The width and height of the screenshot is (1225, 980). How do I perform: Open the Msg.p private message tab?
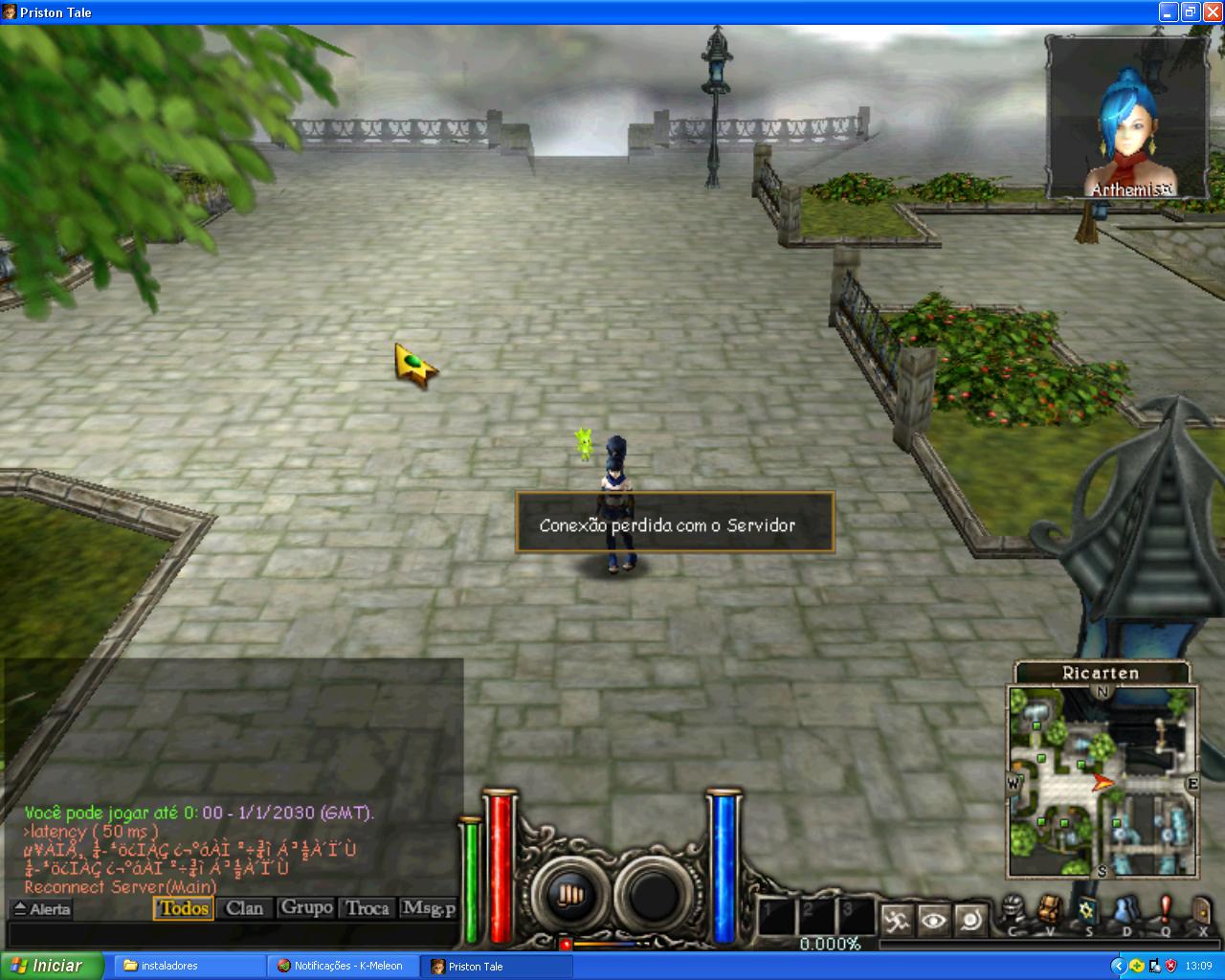click(429, 908)
